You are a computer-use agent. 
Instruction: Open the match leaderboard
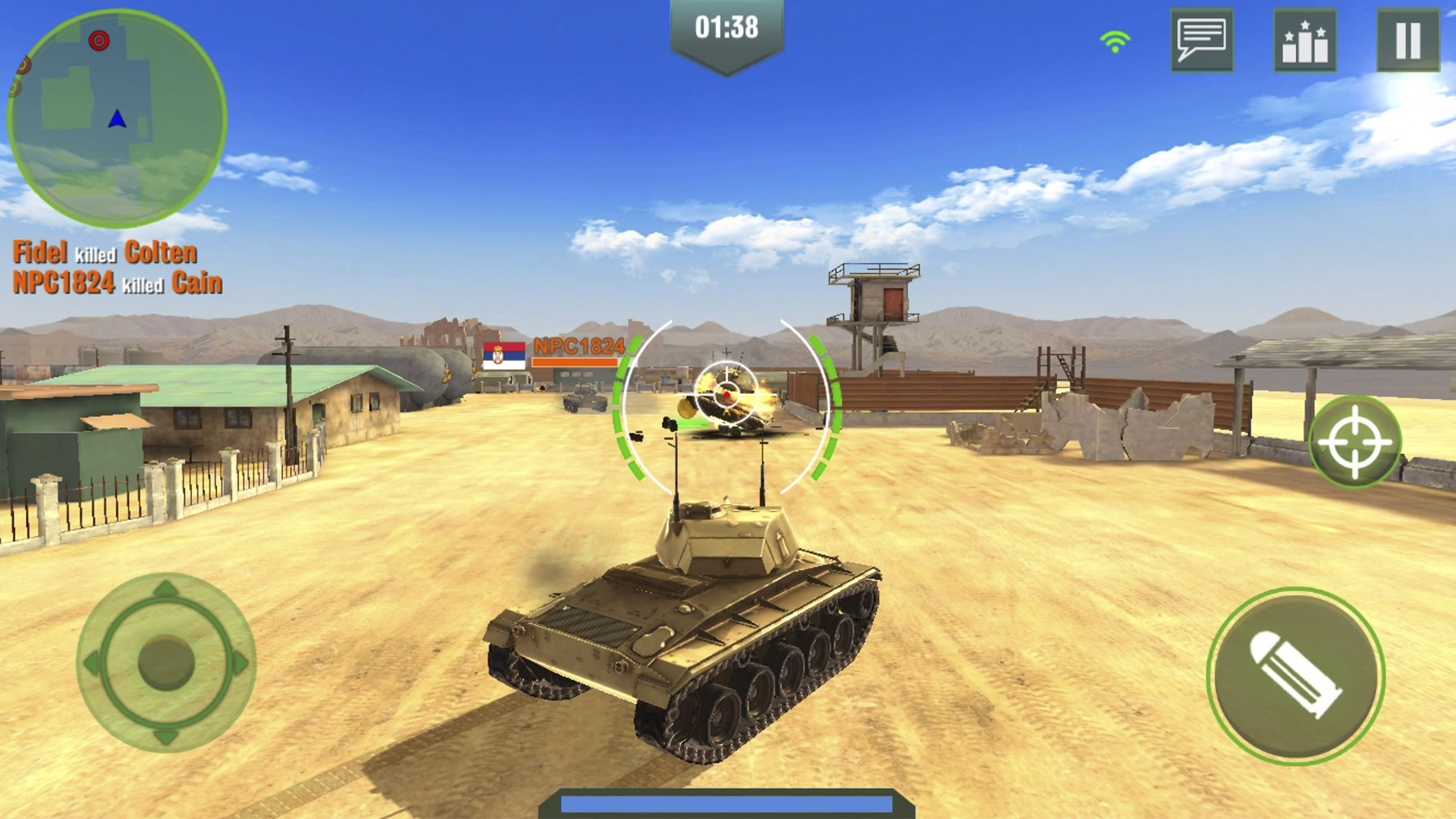(x=1305, y=41)
